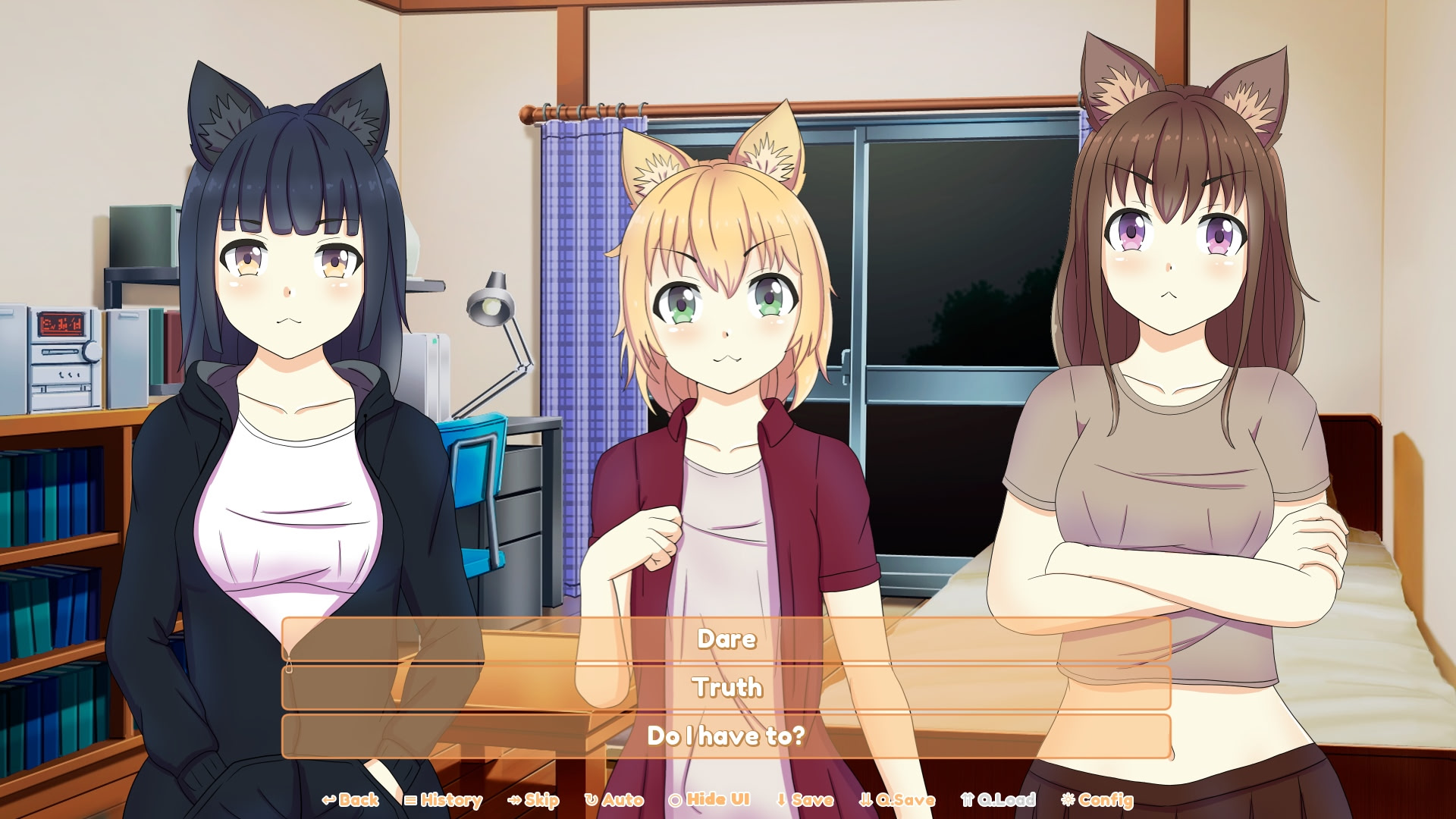1456x819 pixels.
Task: Choose the "Truth" option
Action: click(726, 689)
